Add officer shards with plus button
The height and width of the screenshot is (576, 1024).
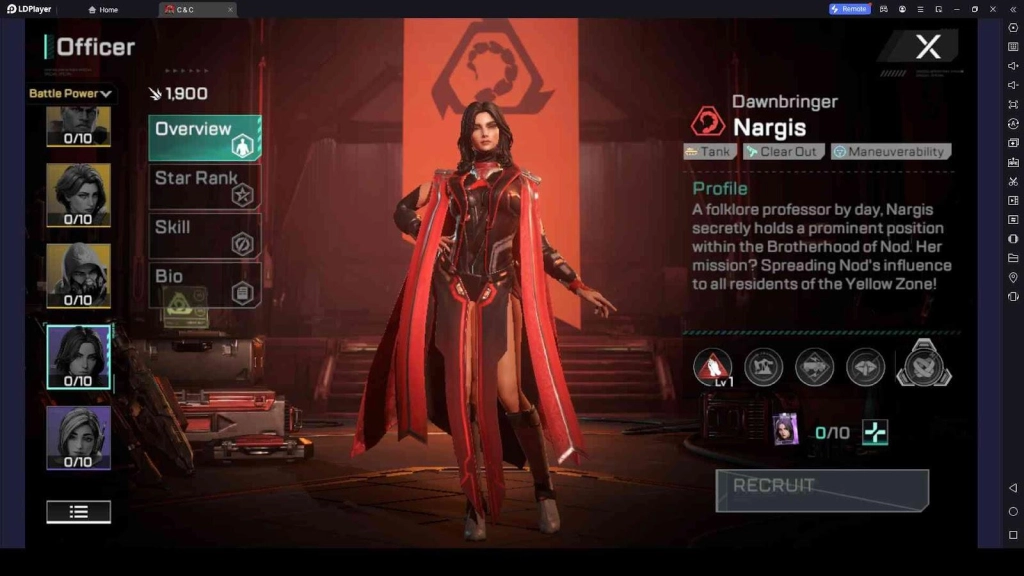point(875,432)
